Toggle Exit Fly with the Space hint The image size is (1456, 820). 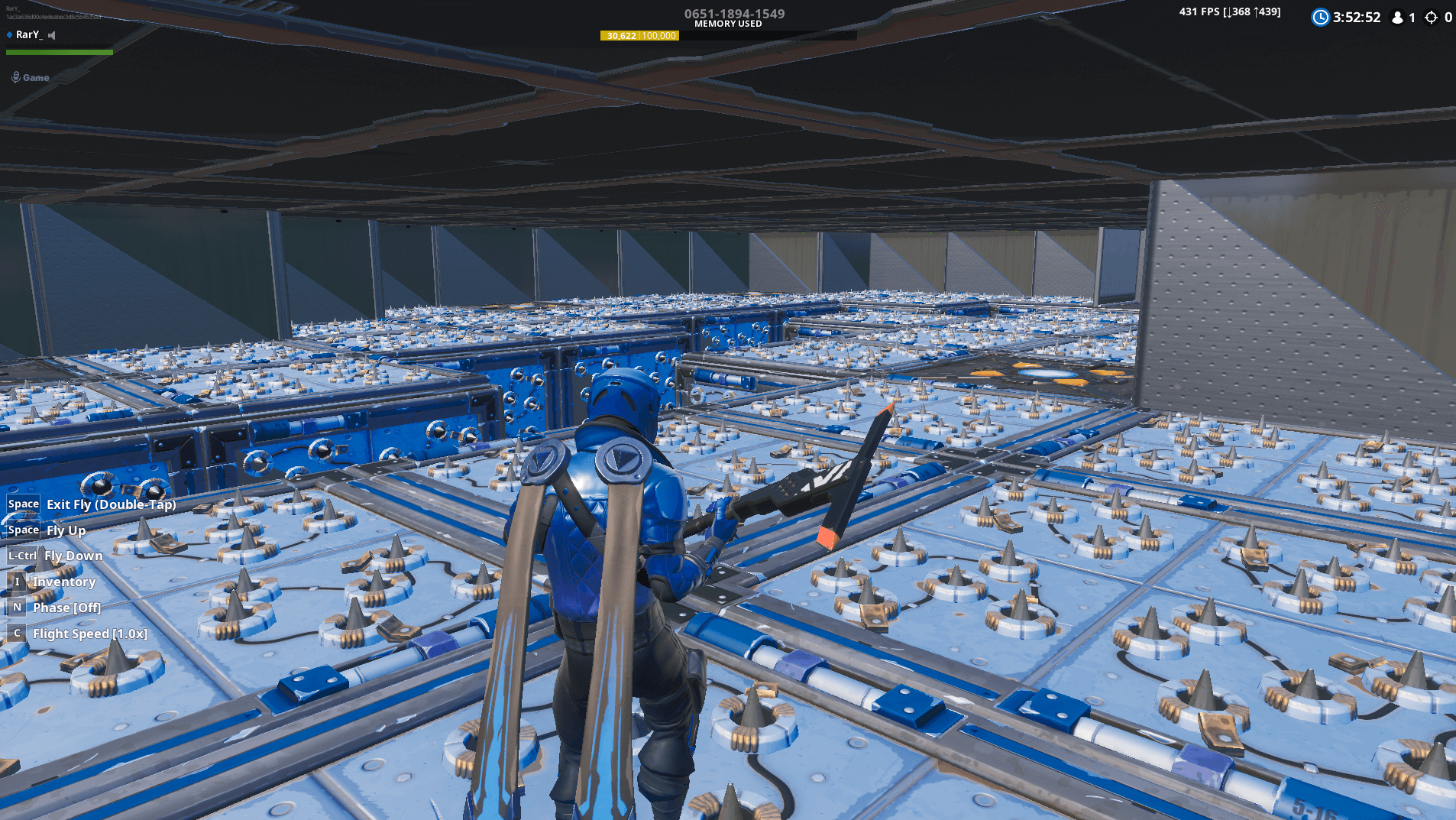(111, 504)
